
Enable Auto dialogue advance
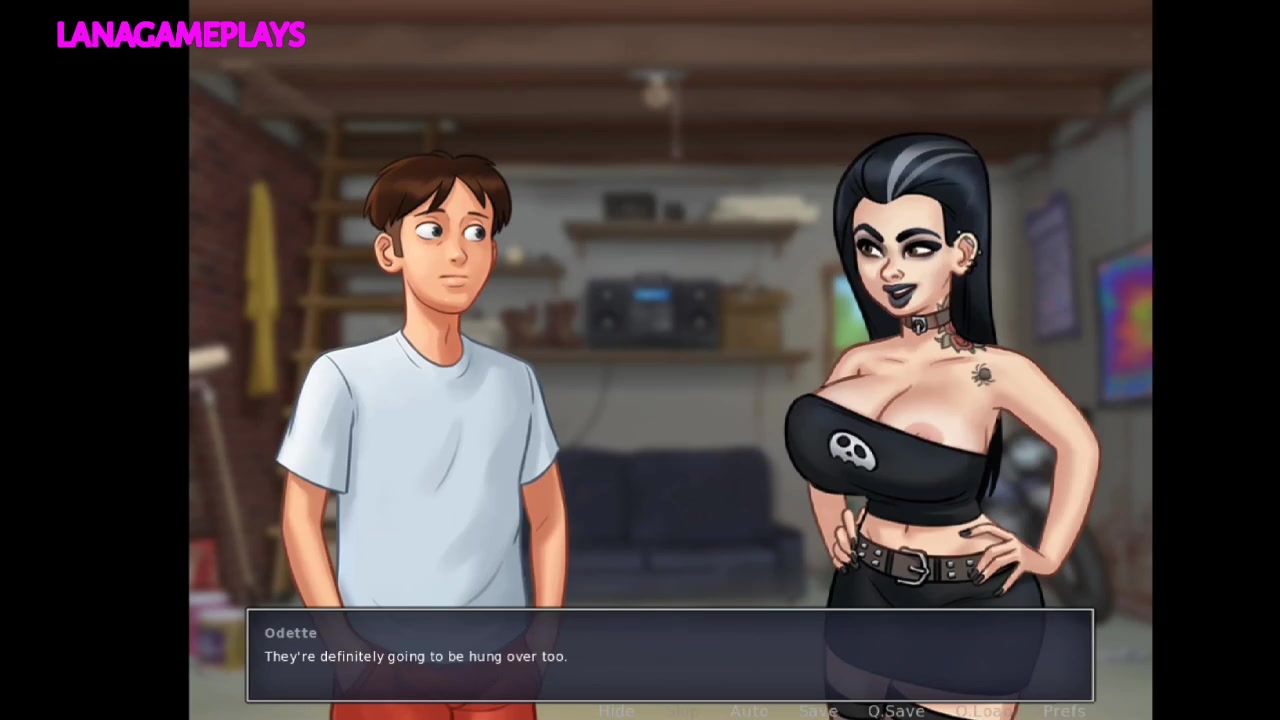(748, 711)
